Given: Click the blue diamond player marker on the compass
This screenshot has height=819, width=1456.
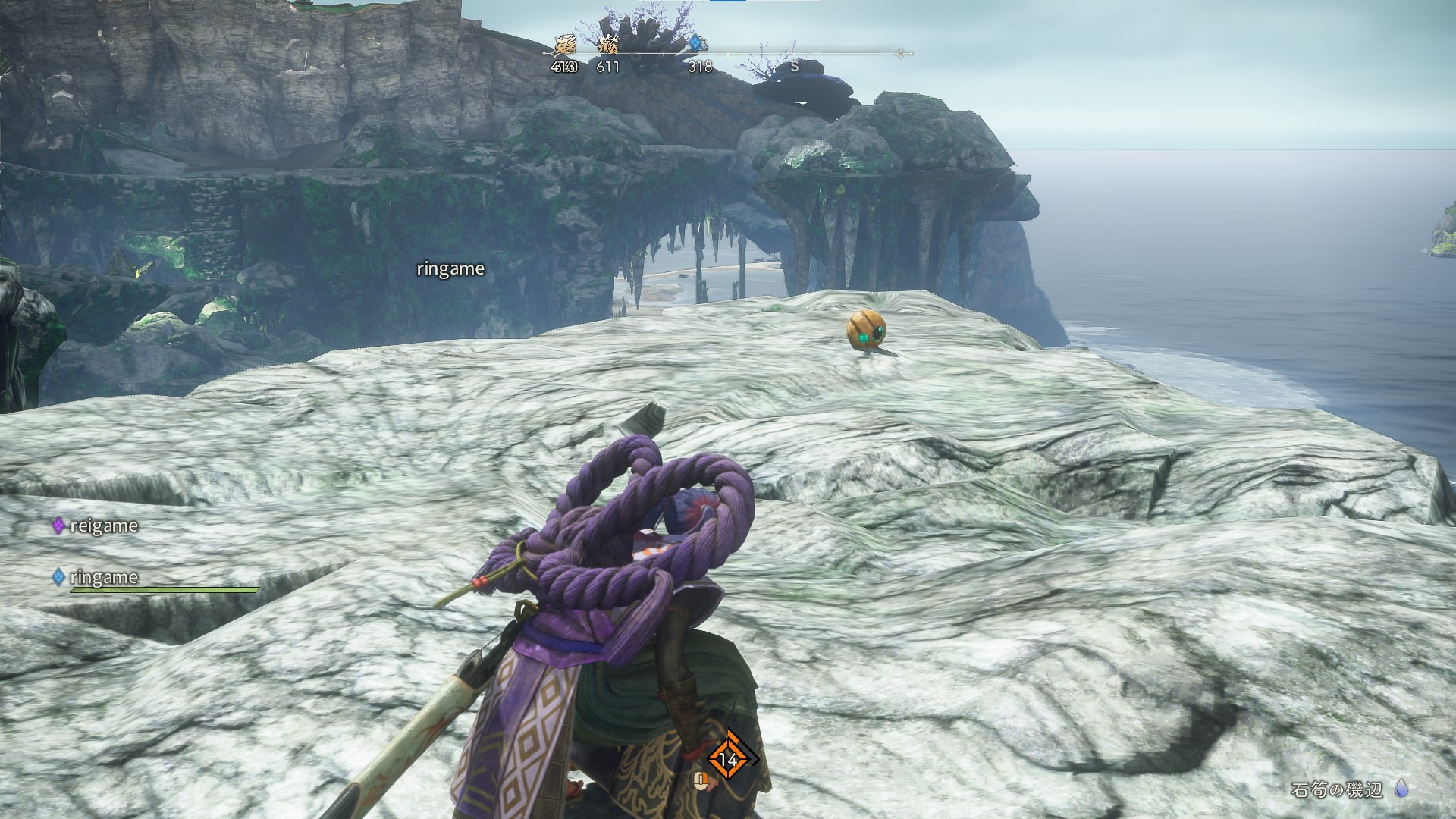Looking at the screenshot, I should [696, 44].
